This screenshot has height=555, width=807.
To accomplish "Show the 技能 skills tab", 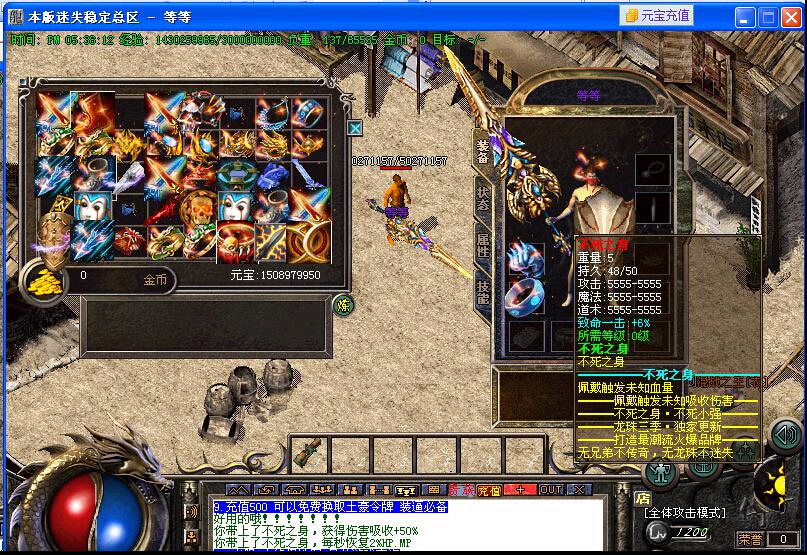I will coord(482,290).
